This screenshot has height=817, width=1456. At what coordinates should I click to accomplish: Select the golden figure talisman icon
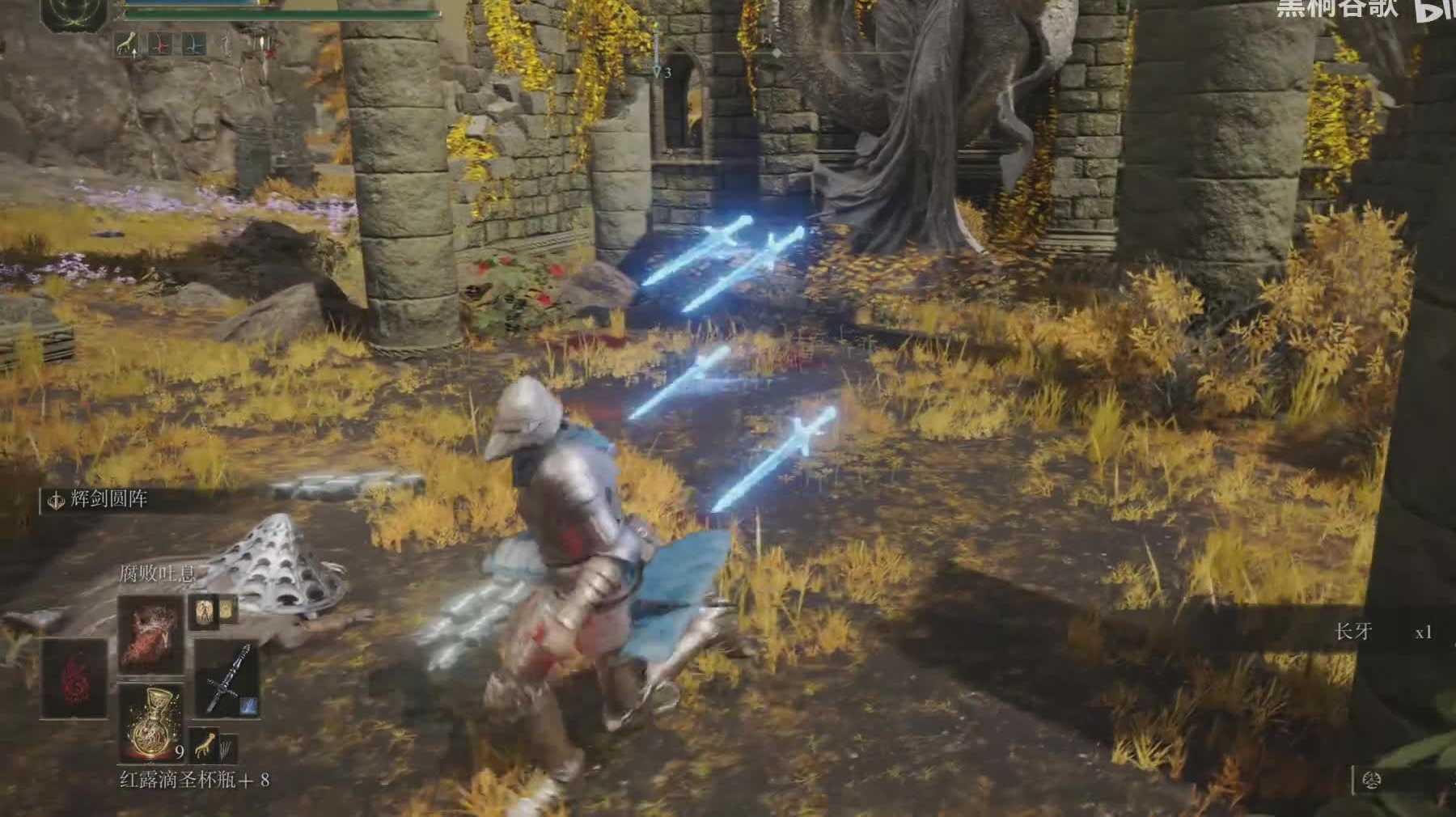coord(202,611)
